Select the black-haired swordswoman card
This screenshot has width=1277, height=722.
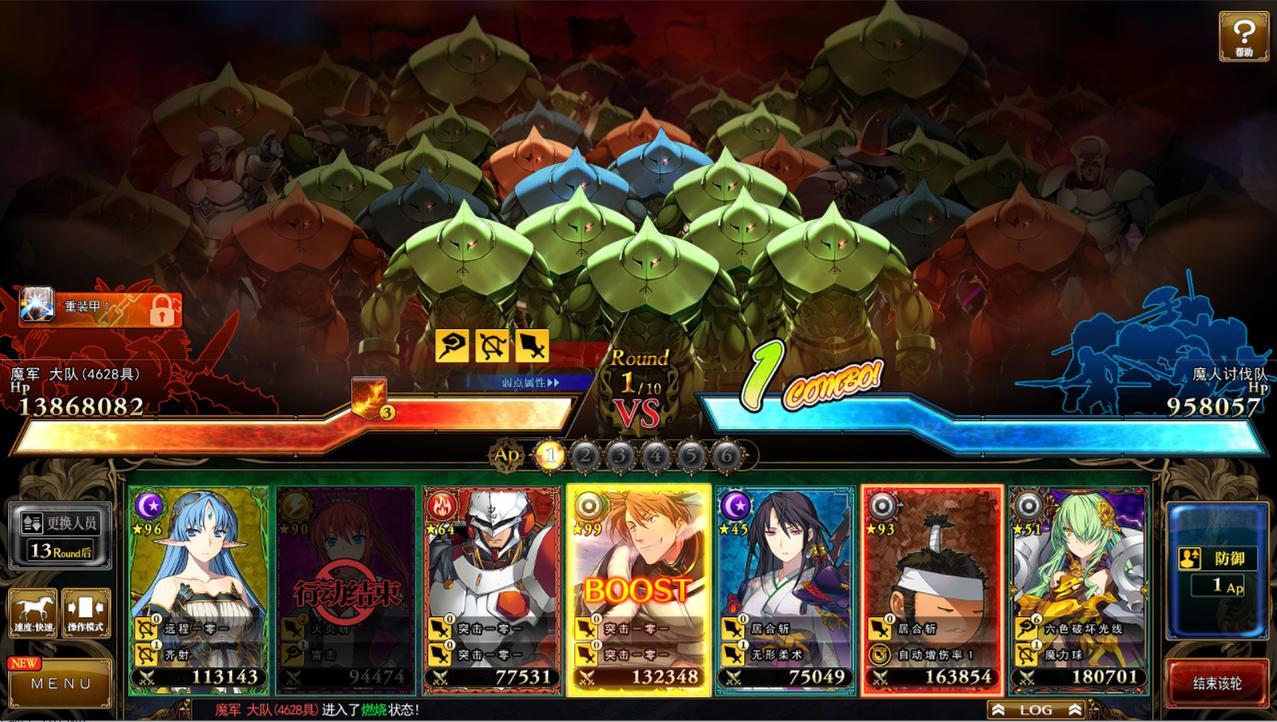coord(785,560)
